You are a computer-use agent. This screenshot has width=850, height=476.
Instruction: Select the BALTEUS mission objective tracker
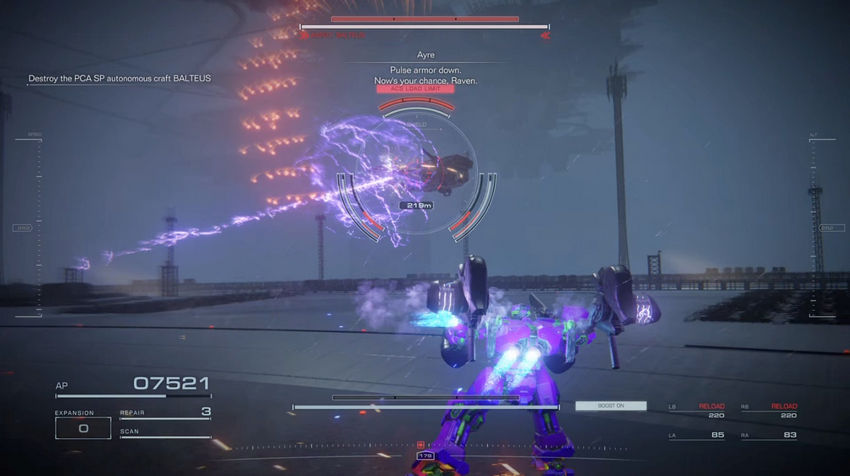pyautogui.click(x=120, y=78)
